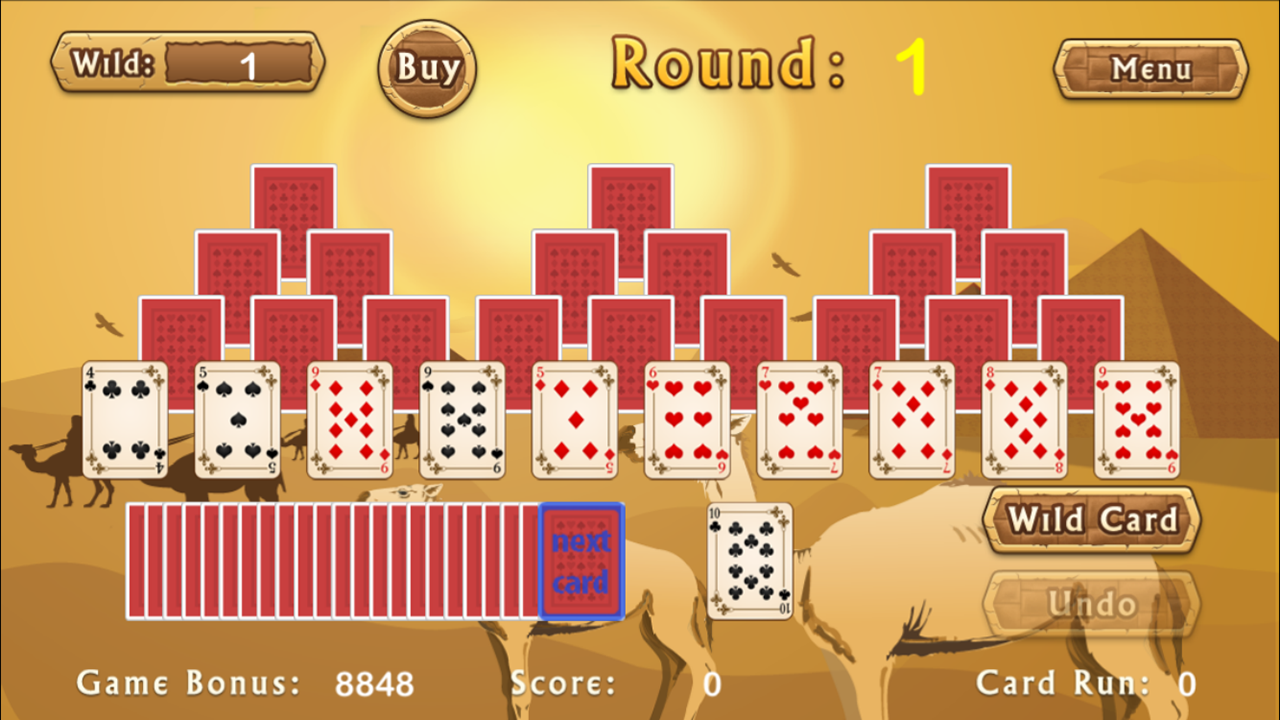Open the Menu

(x=1149, y=70)
